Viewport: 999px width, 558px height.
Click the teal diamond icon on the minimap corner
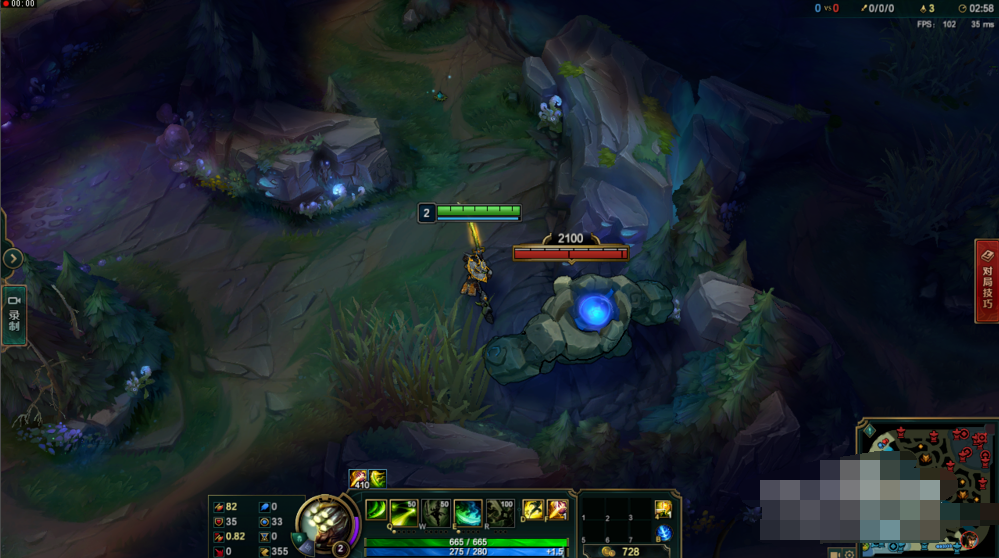[869, 430]
